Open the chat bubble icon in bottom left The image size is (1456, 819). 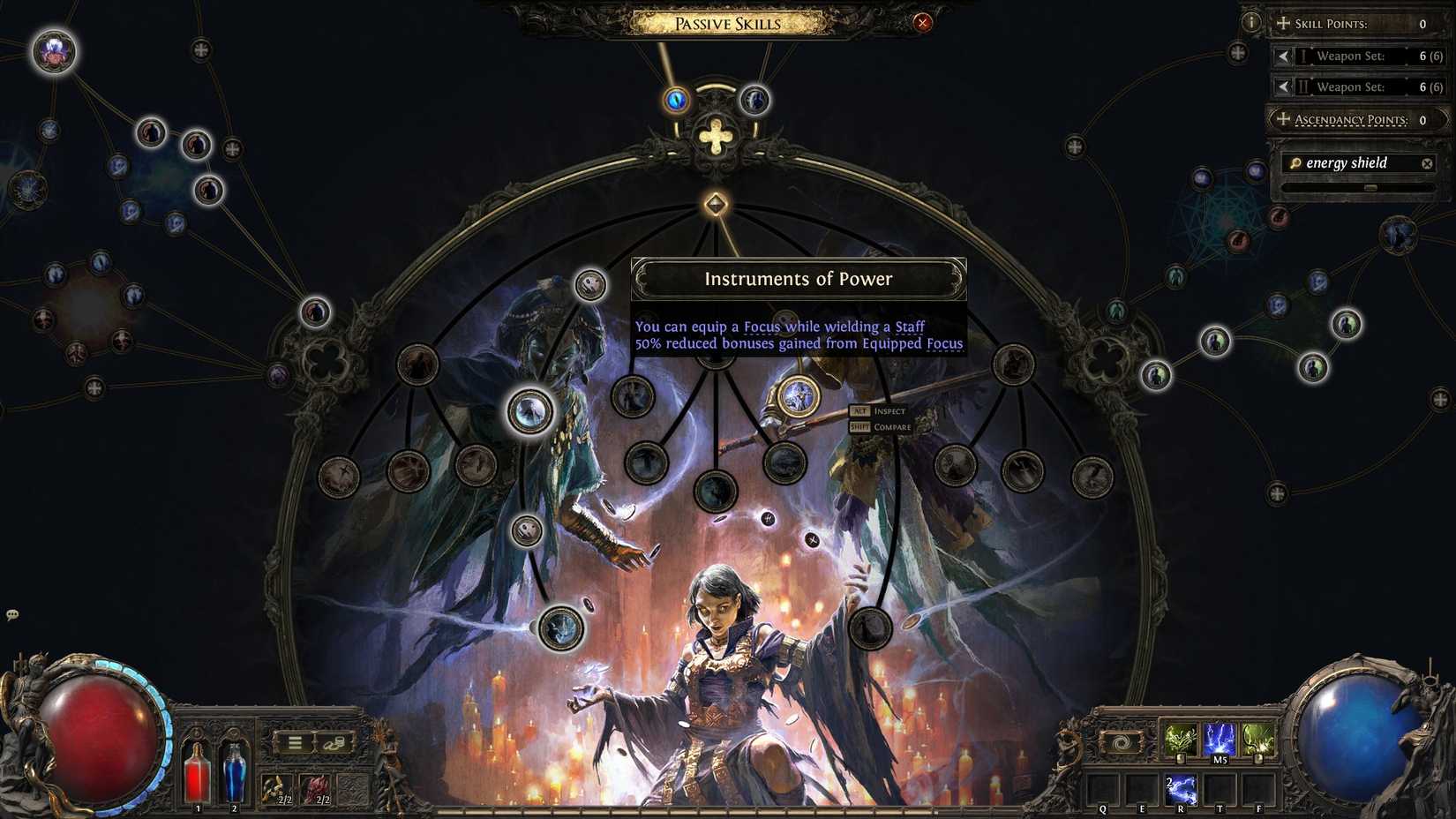[x=12, y=612]
